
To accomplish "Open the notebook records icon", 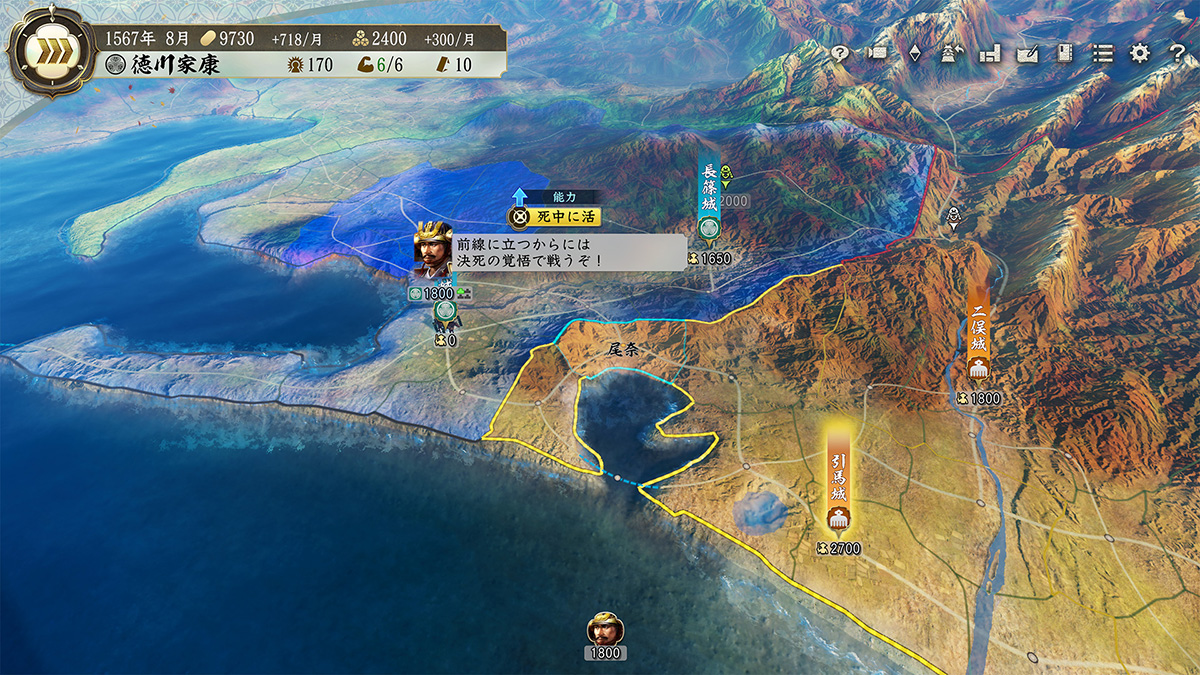I will point(1064,54).
